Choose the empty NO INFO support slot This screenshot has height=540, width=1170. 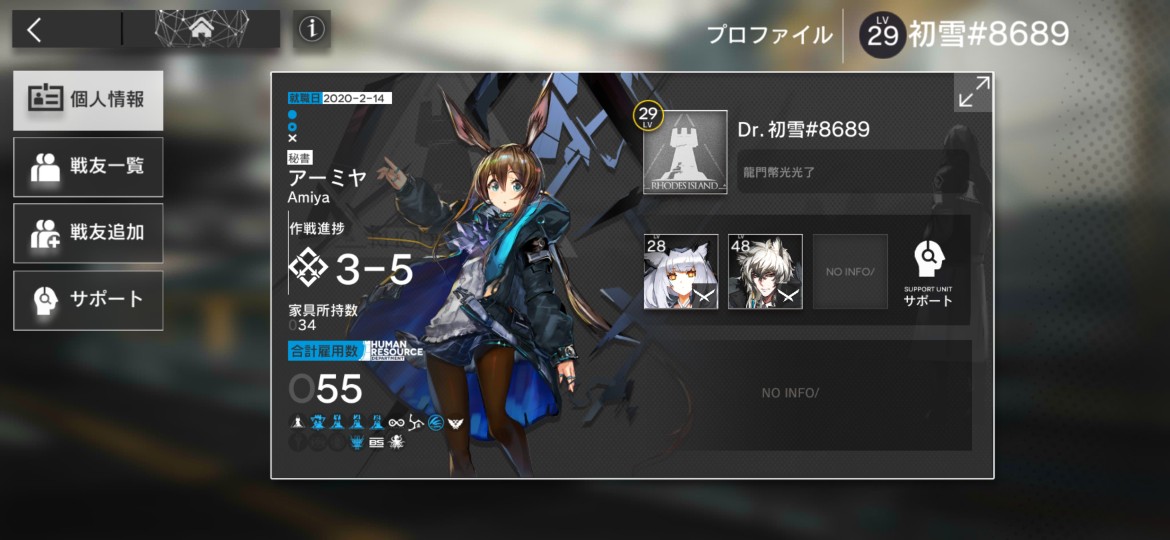pyautogui.click(x=849, y=271)
